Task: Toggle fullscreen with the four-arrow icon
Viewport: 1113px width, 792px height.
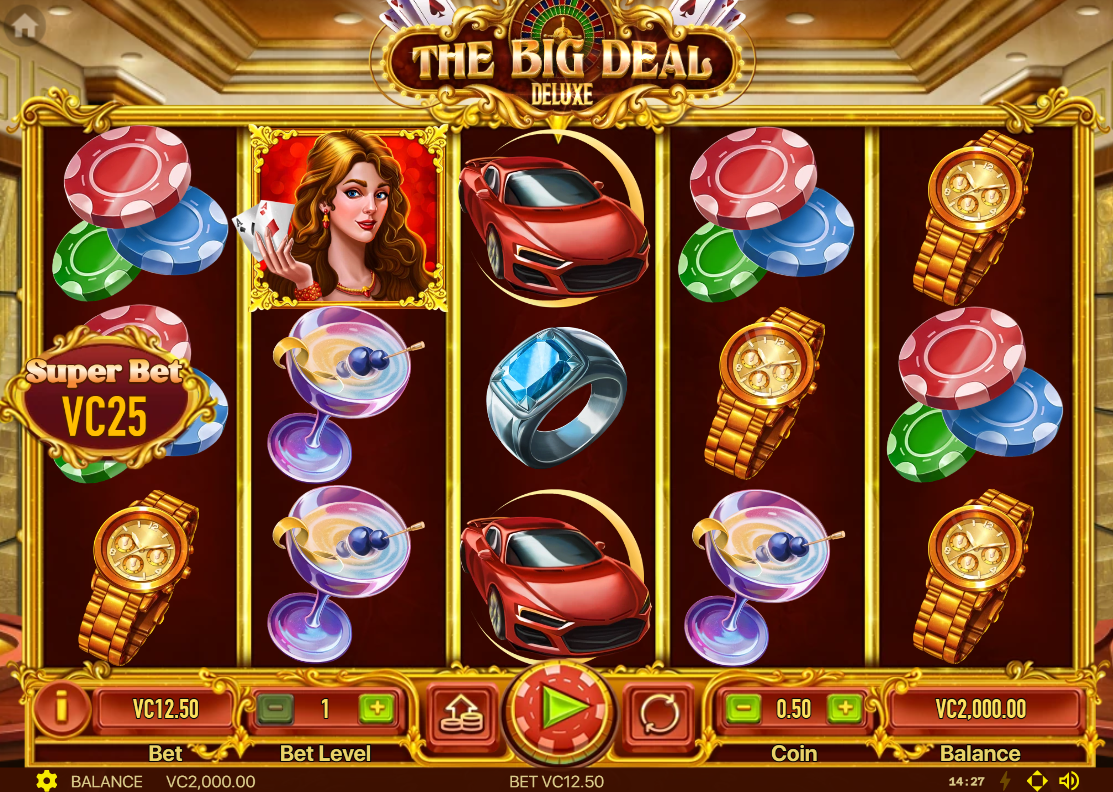Action: [x=1037, y=781]
